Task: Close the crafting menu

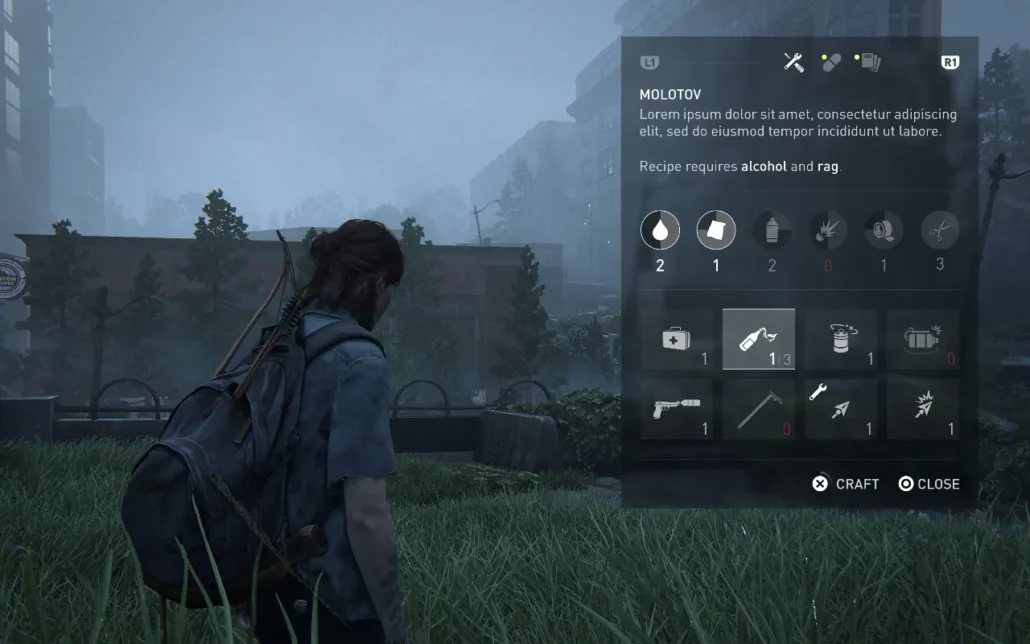Action: (928, 484)
